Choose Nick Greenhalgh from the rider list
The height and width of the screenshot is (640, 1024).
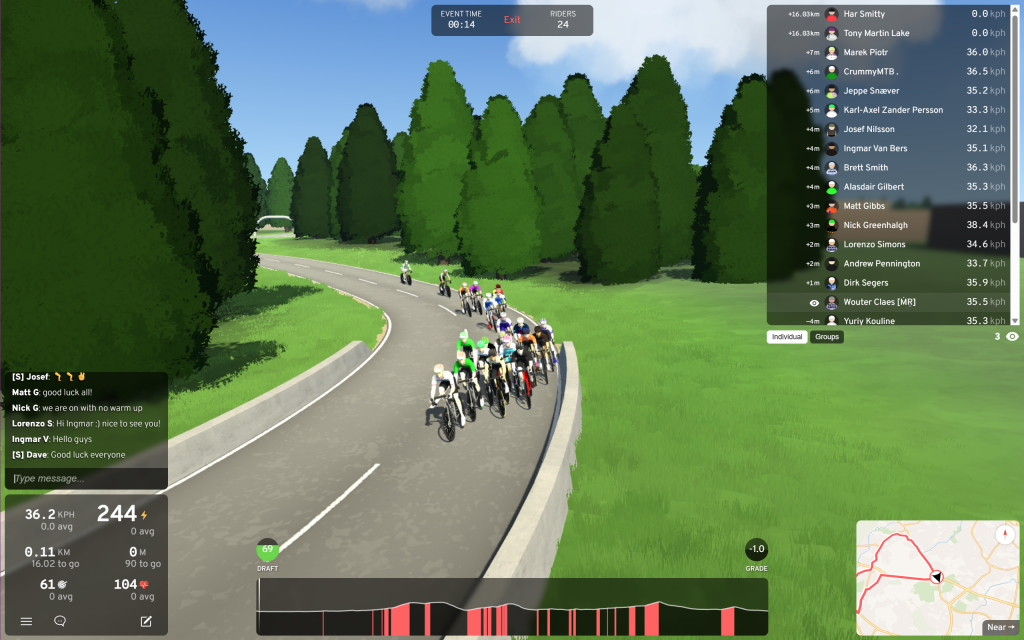[875, 225]
